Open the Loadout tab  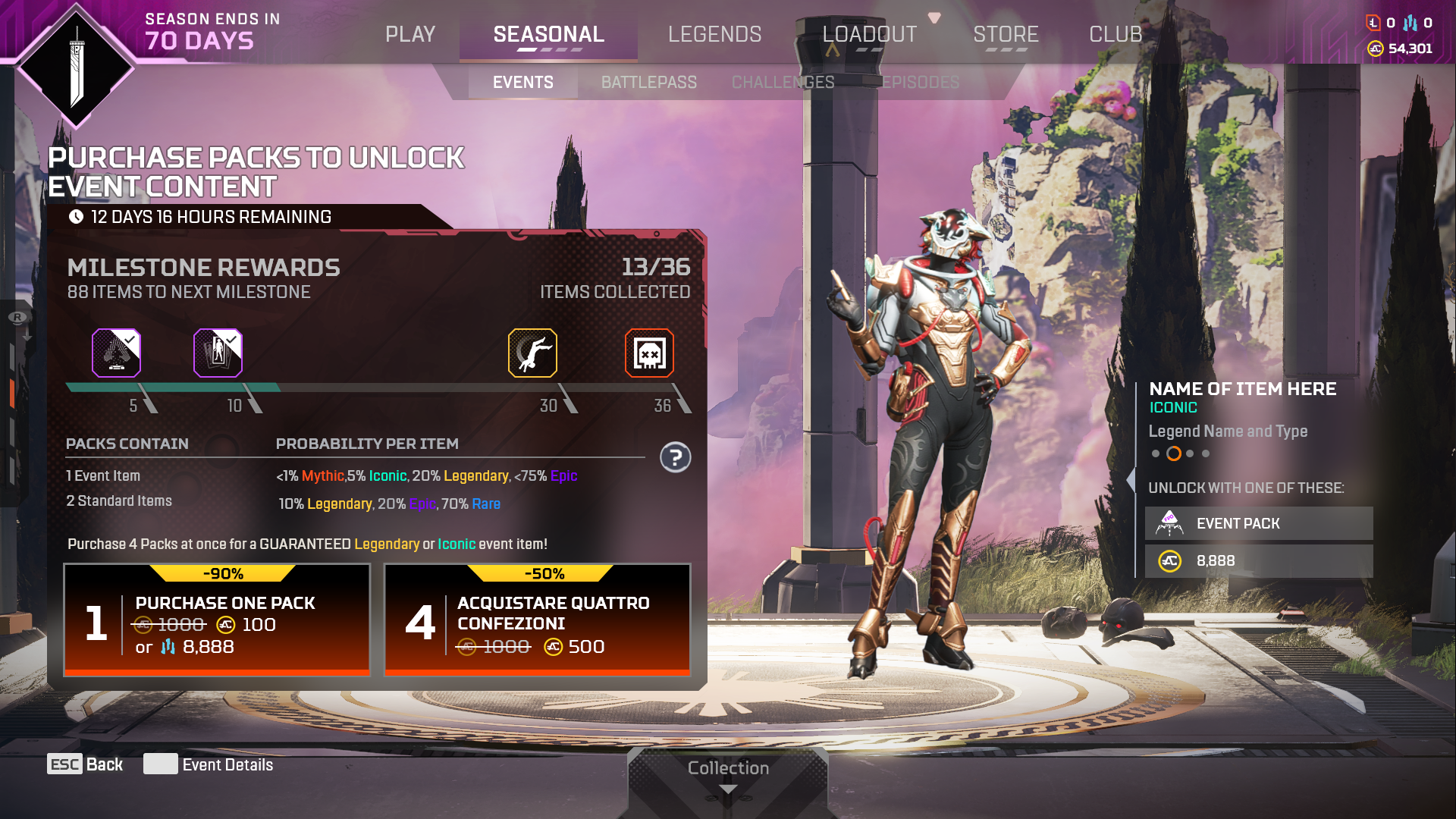tap(869, 35)
